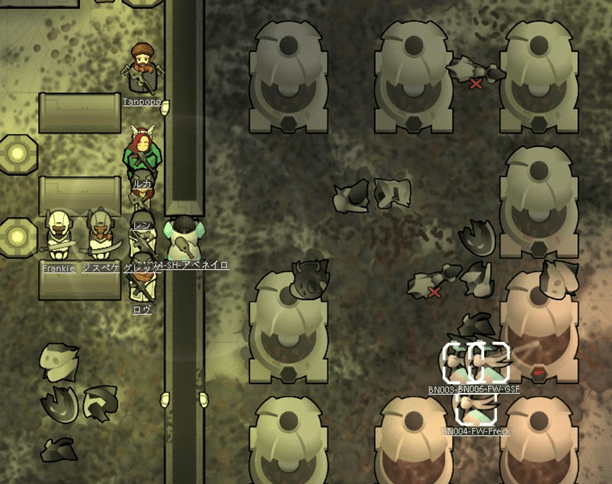Select the bracketed unit labeled BN004-FW-Freek

477,408
